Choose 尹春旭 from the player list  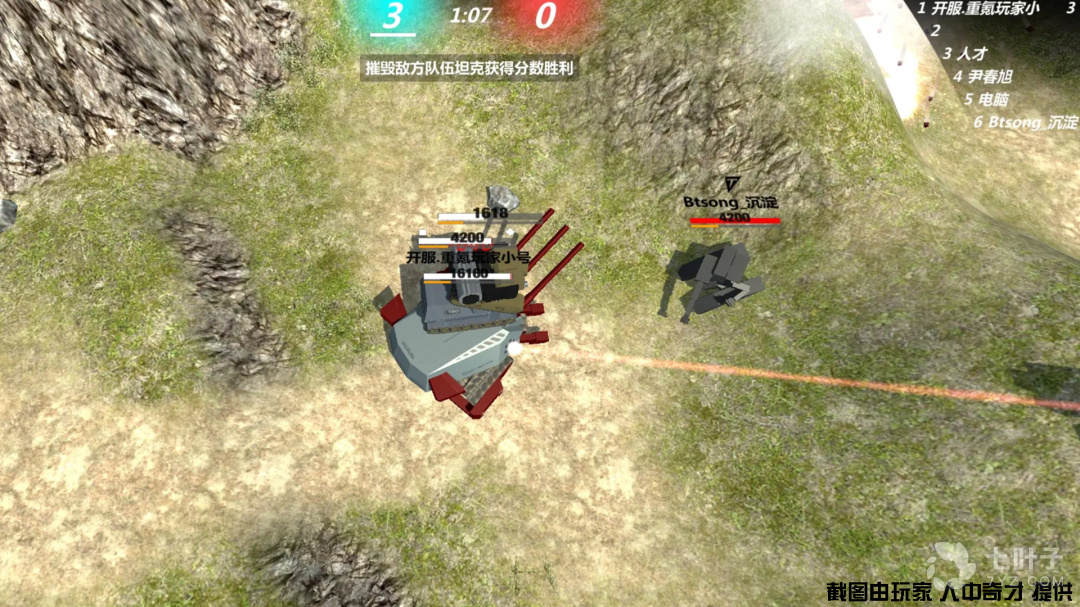click(988, 76)
